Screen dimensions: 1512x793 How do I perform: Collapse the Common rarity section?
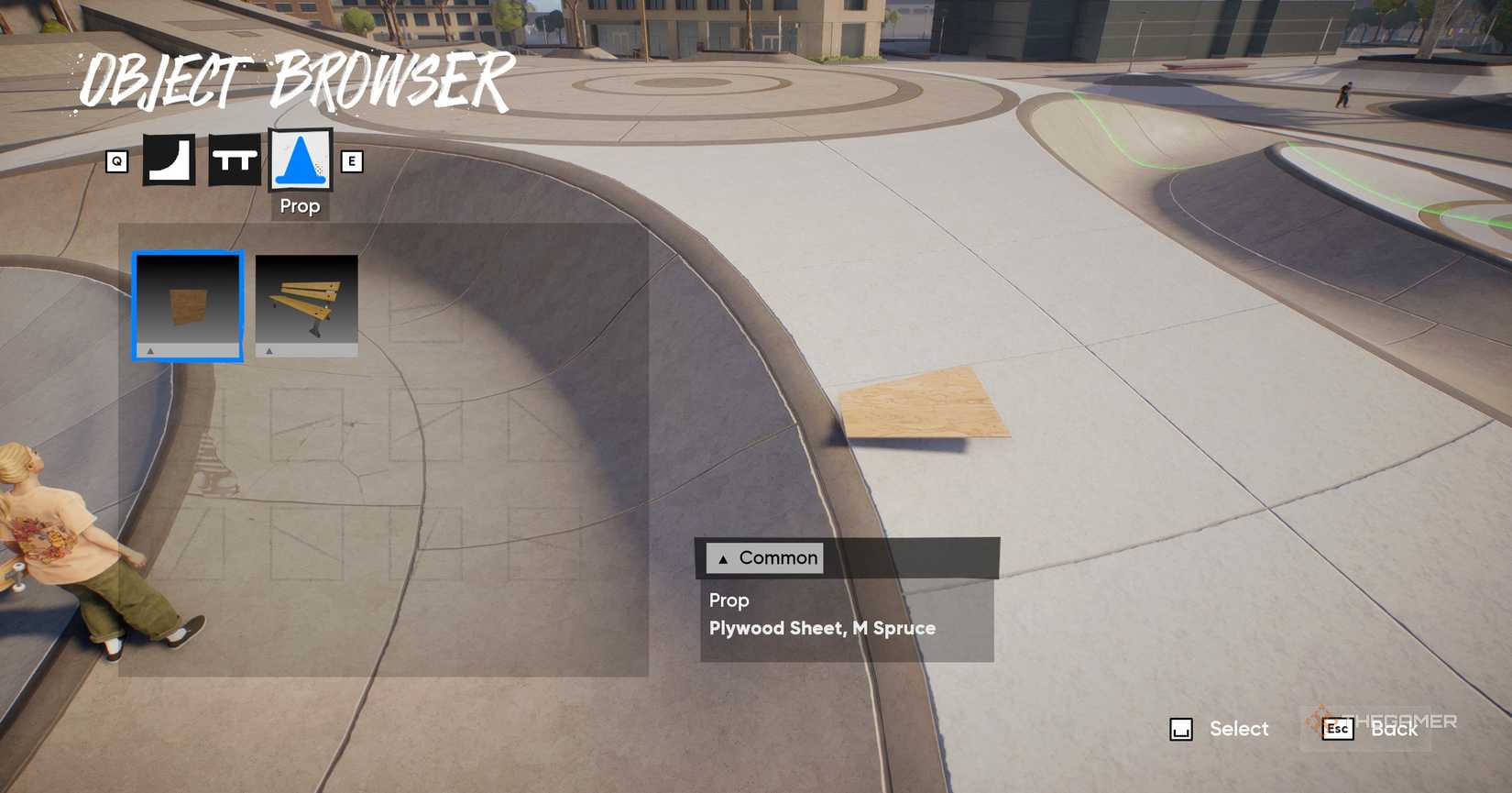pos(723,557)
